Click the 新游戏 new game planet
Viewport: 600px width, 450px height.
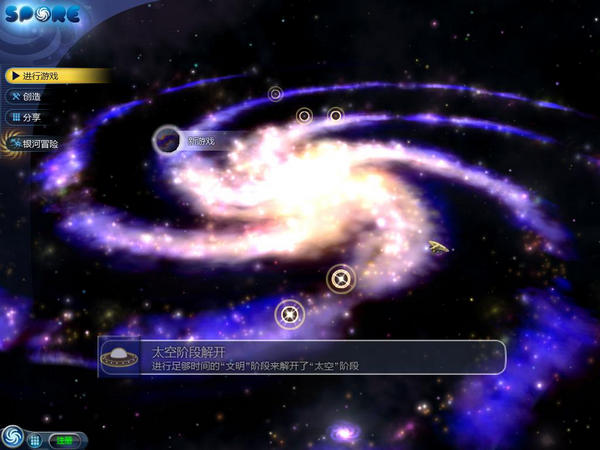(167, 140)
